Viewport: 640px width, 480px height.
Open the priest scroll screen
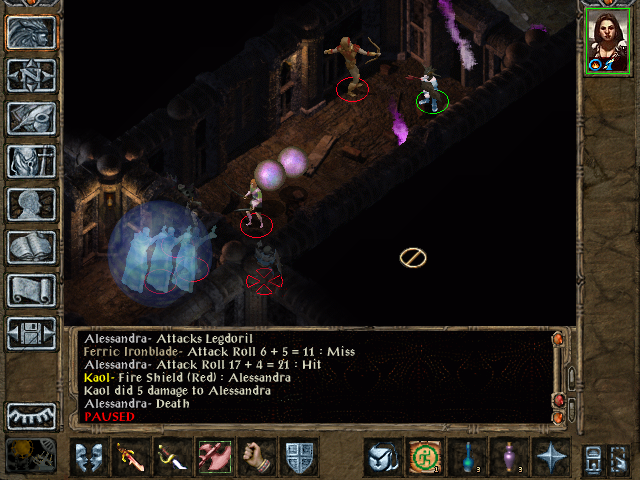click(x=31, y=290)
